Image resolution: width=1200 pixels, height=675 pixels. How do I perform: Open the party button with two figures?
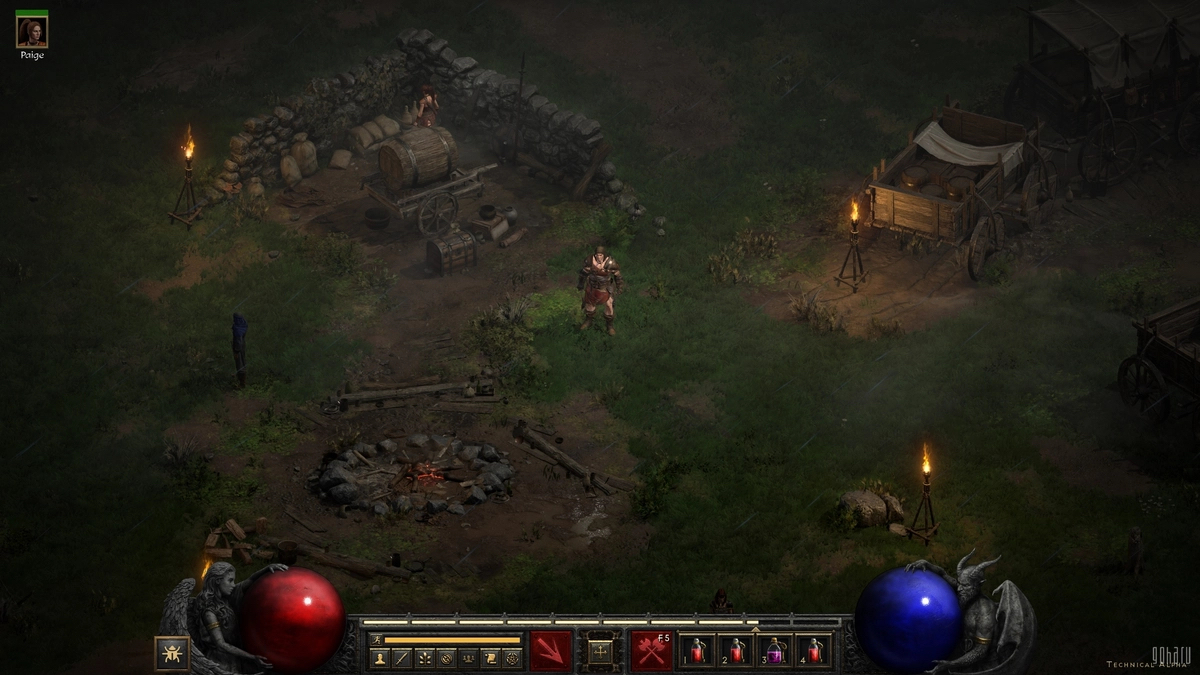pyautogui.click(x=468, y=658)
